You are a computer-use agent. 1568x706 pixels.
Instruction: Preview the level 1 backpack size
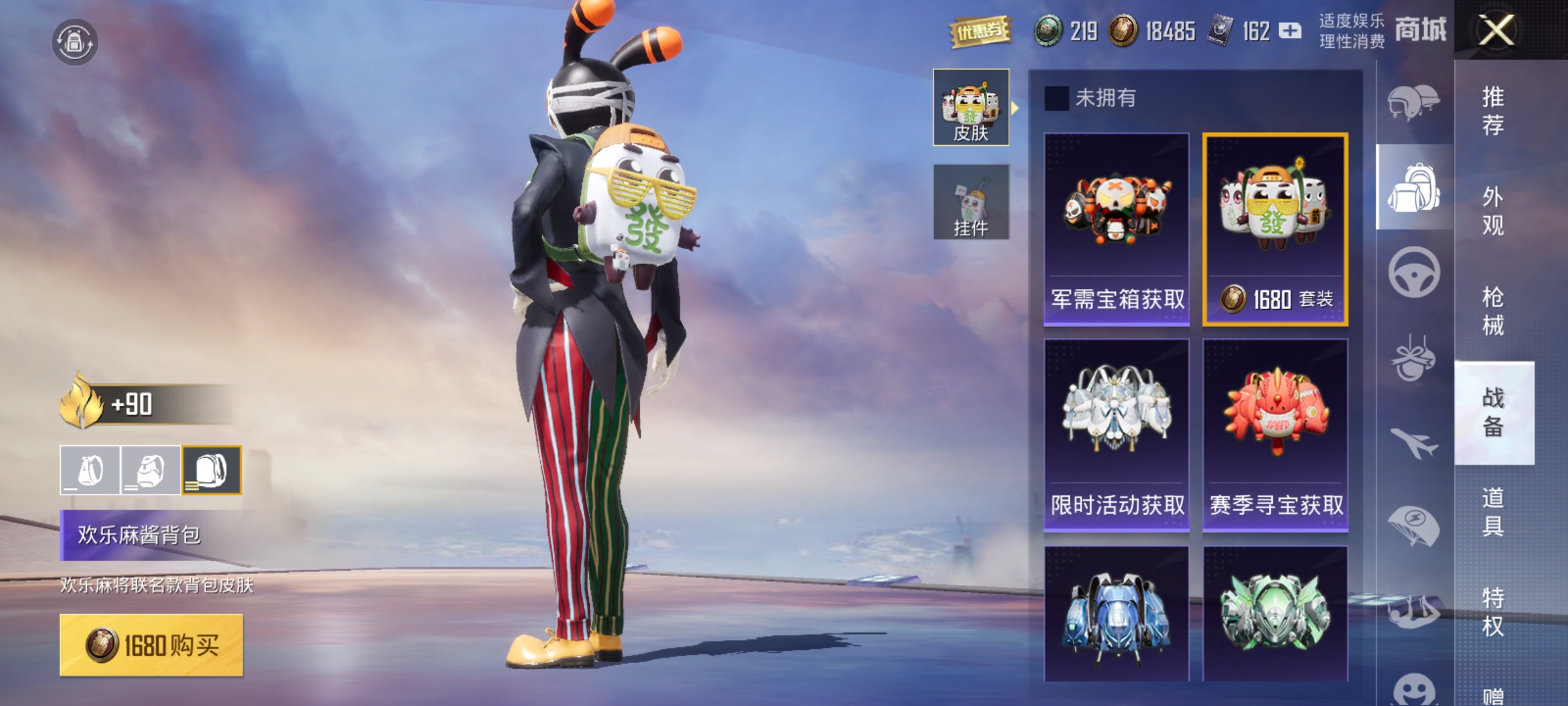tap(90, 470)
